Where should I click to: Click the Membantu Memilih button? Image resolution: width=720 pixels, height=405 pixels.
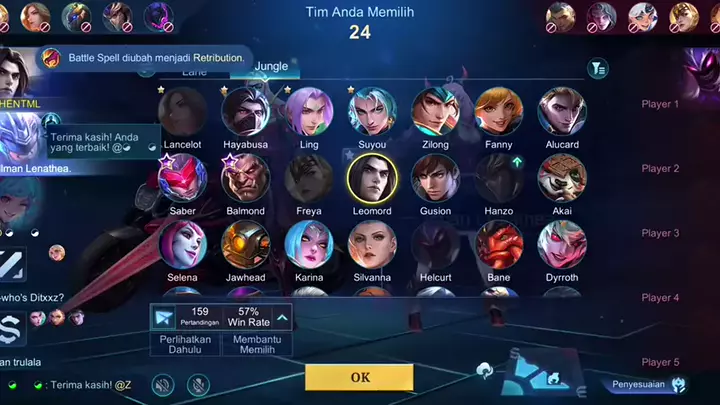coord(257,344)
